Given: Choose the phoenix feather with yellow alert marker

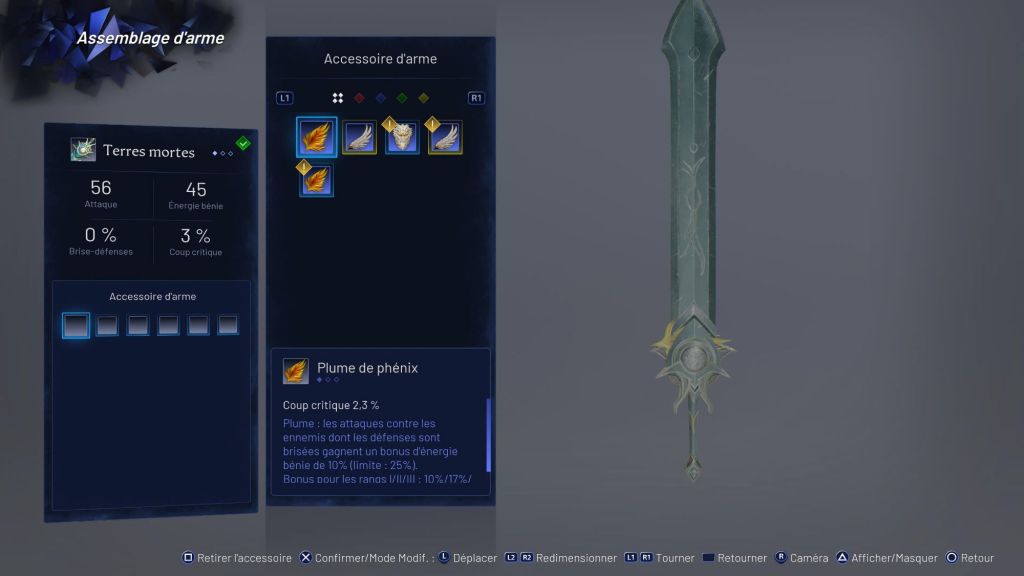Looking at the screenshot, I should [316, 180].
